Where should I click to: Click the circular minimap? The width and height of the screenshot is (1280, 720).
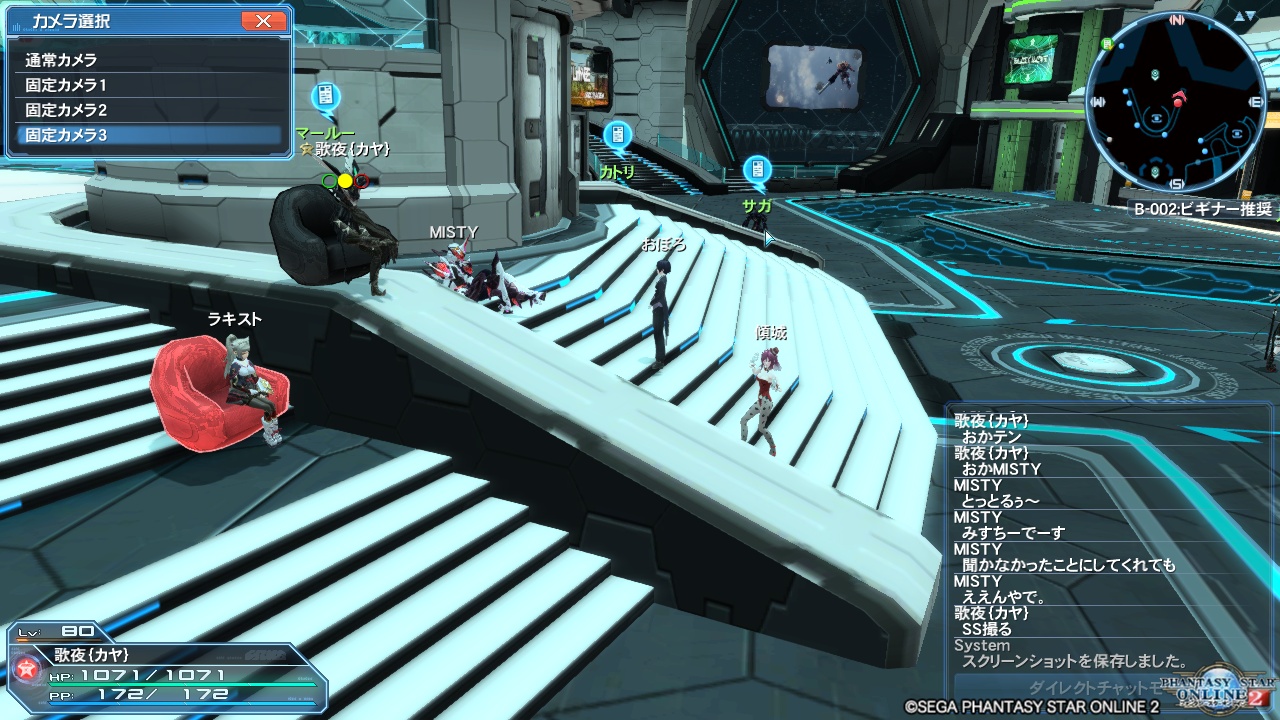pyautogui.click(x=1176, y=104)
